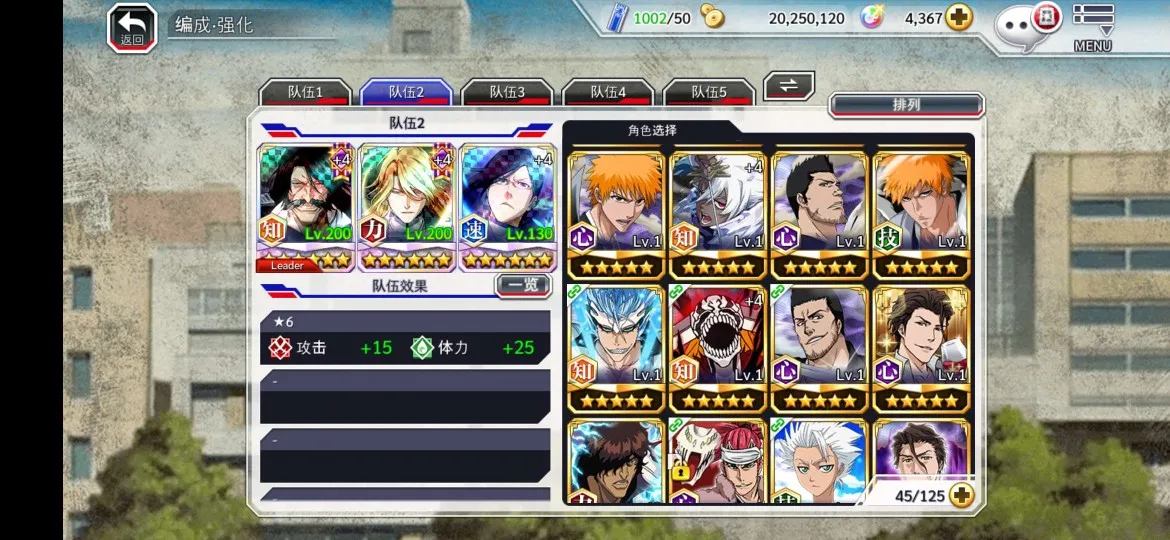This screenshot has width=1170, height=540.
Task: Switch to the 队伍4 tab
Action: tap(608, 92)
